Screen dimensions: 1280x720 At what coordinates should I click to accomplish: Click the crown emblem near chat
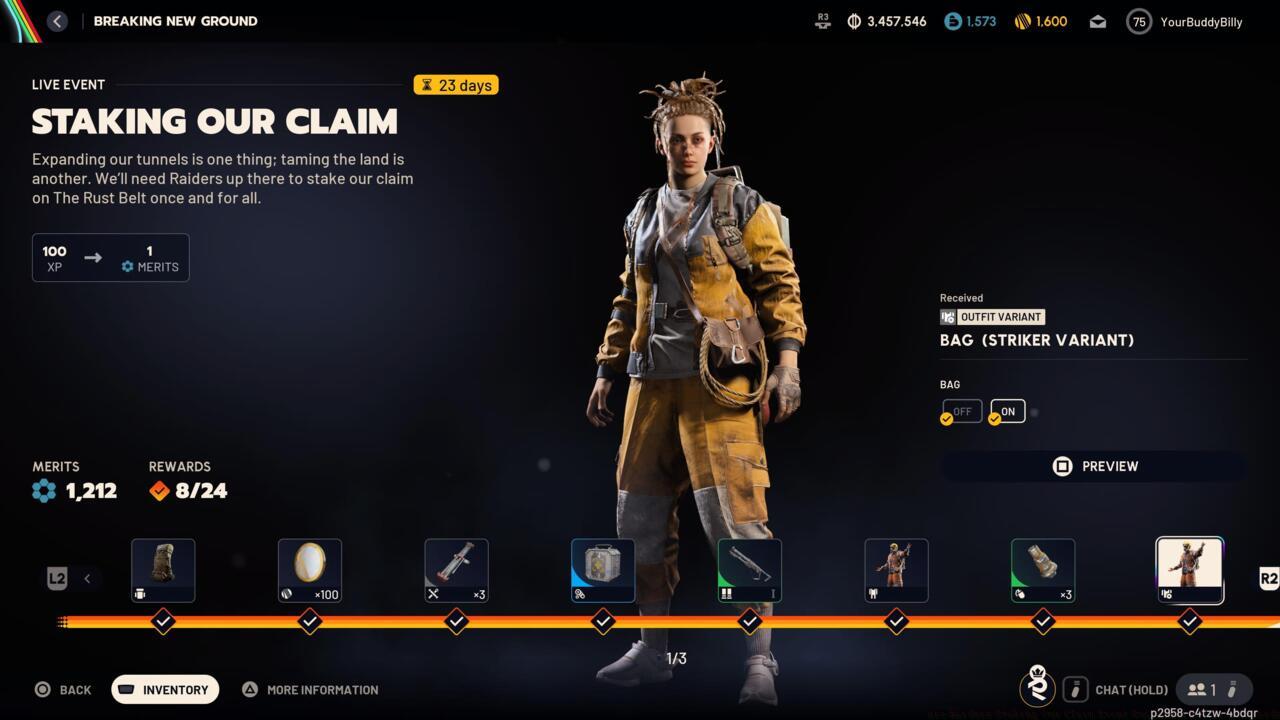pyautogui.click(x=1038, y=689)
